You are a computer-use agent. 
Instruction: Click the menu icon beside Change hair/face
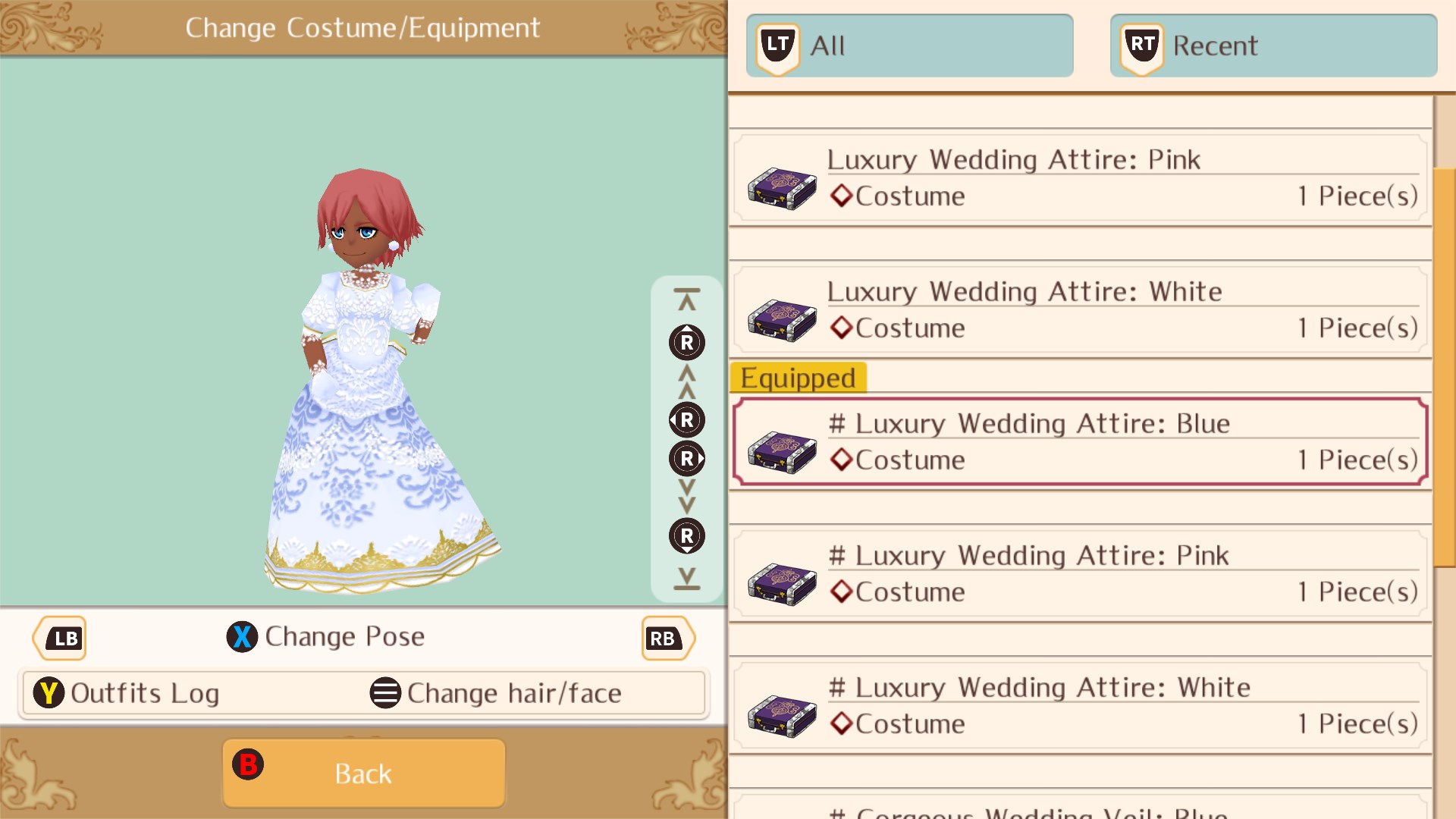(385, 692)
